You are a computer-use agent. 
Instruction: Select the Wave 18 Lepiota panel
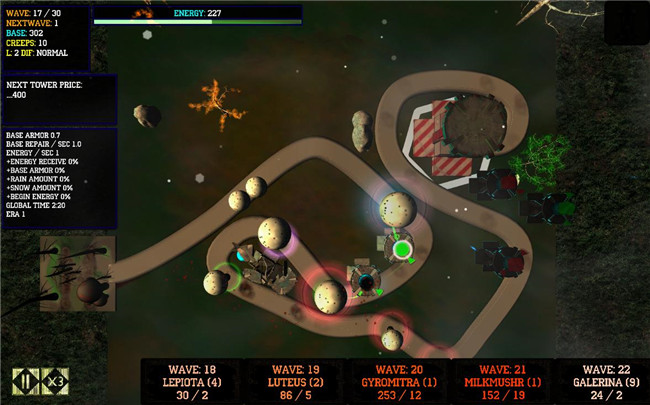tap(189, 381)
